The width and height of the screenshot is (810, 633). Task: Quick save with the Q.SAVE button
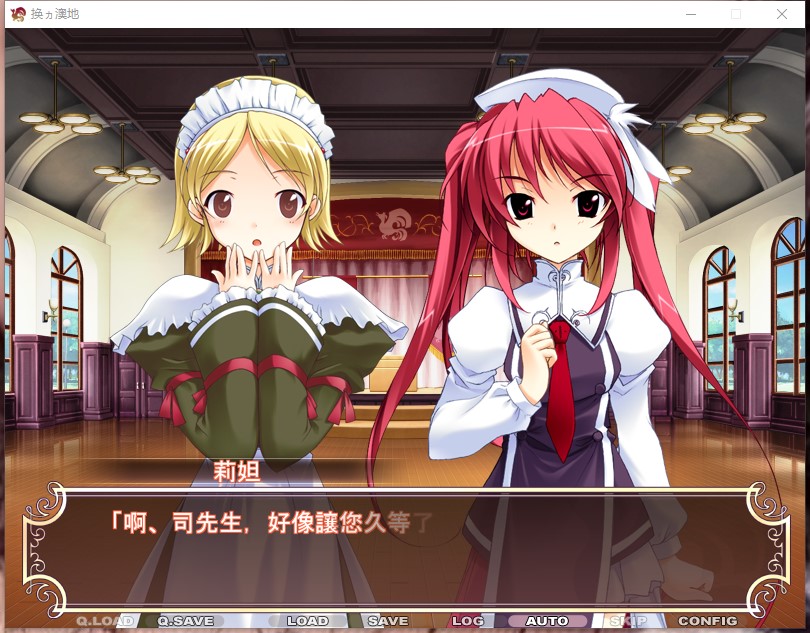point(186,621)
